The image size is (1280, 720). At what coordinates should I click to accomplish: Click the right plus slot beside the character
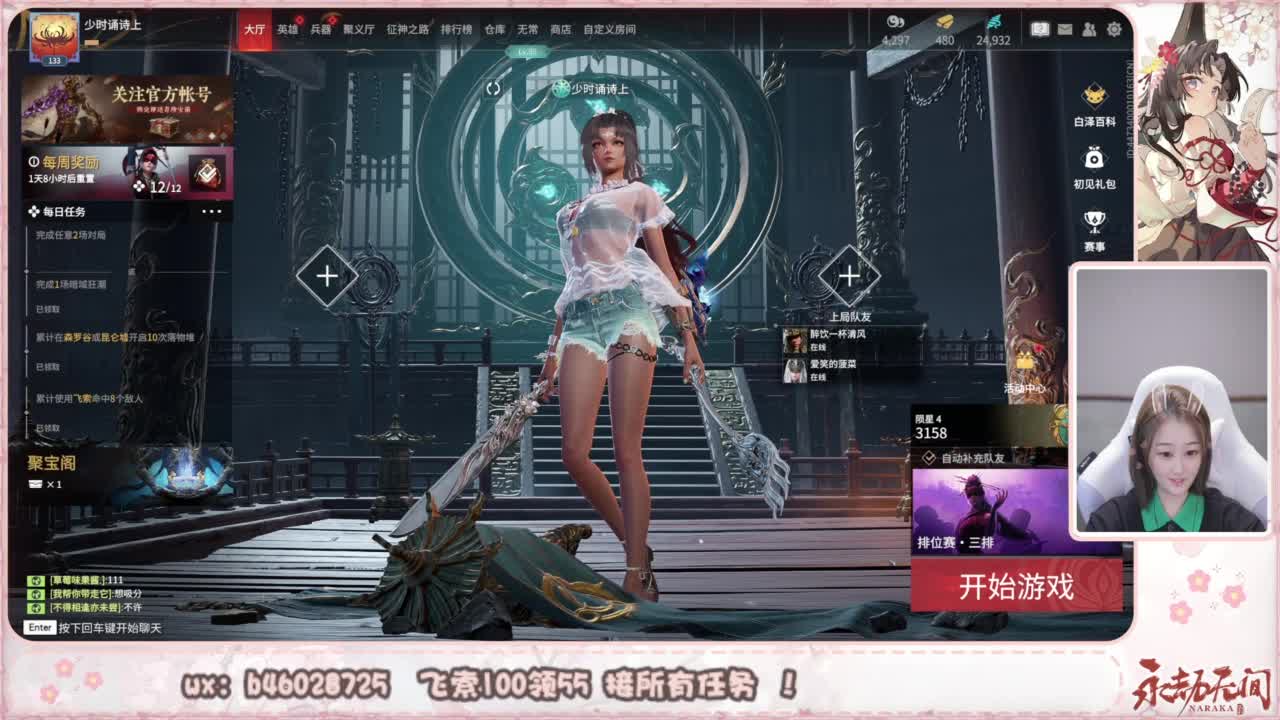851,274
